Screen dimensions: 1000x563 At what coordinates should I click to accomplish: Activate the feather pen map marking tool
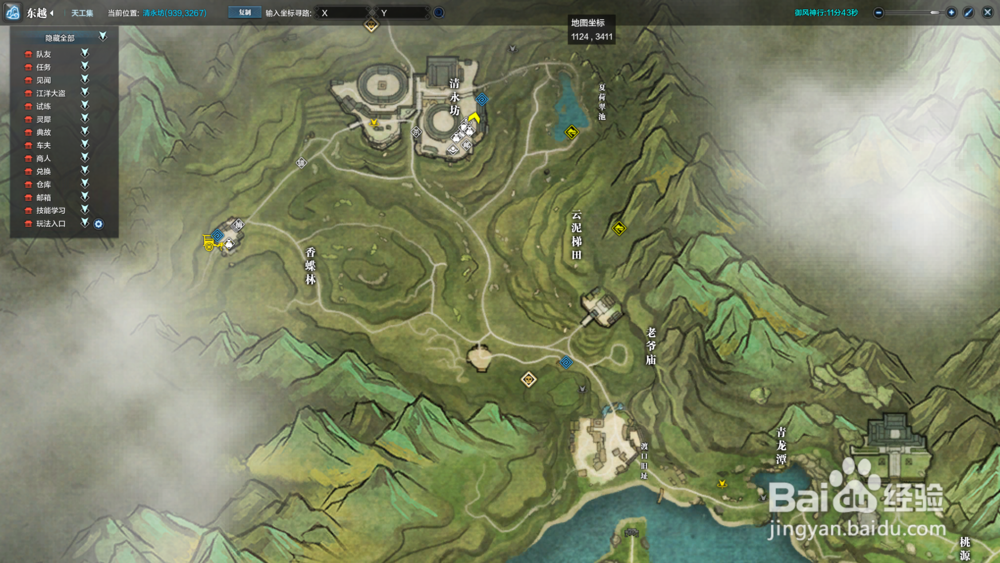click(968, 13)
